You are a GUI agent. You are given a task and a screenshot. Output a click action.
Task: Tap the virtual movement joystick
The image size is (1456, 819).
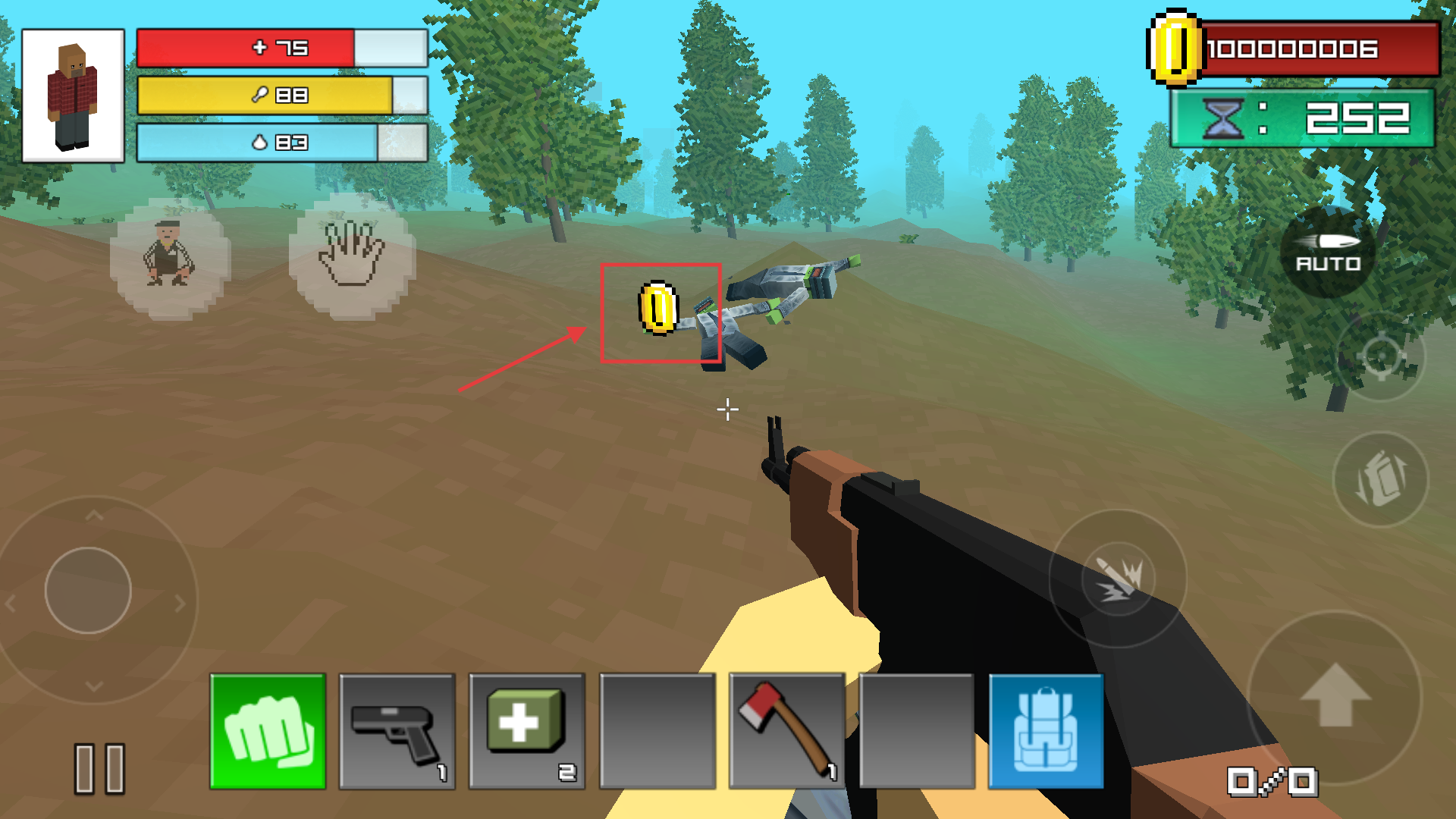[88, 590]
